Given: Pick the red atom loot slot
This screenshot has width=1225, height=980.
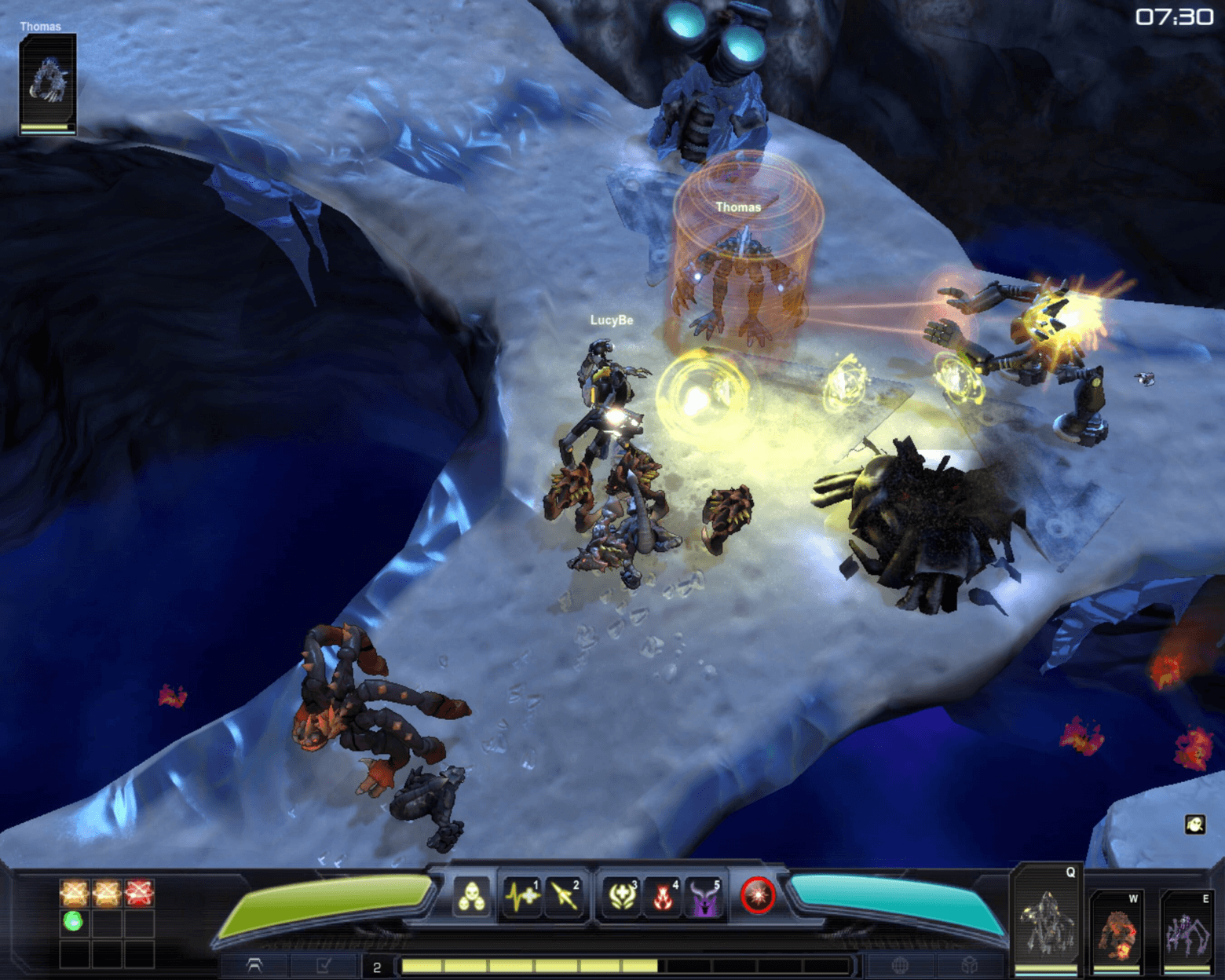Looking at the screenshot, I should [139, 893].
